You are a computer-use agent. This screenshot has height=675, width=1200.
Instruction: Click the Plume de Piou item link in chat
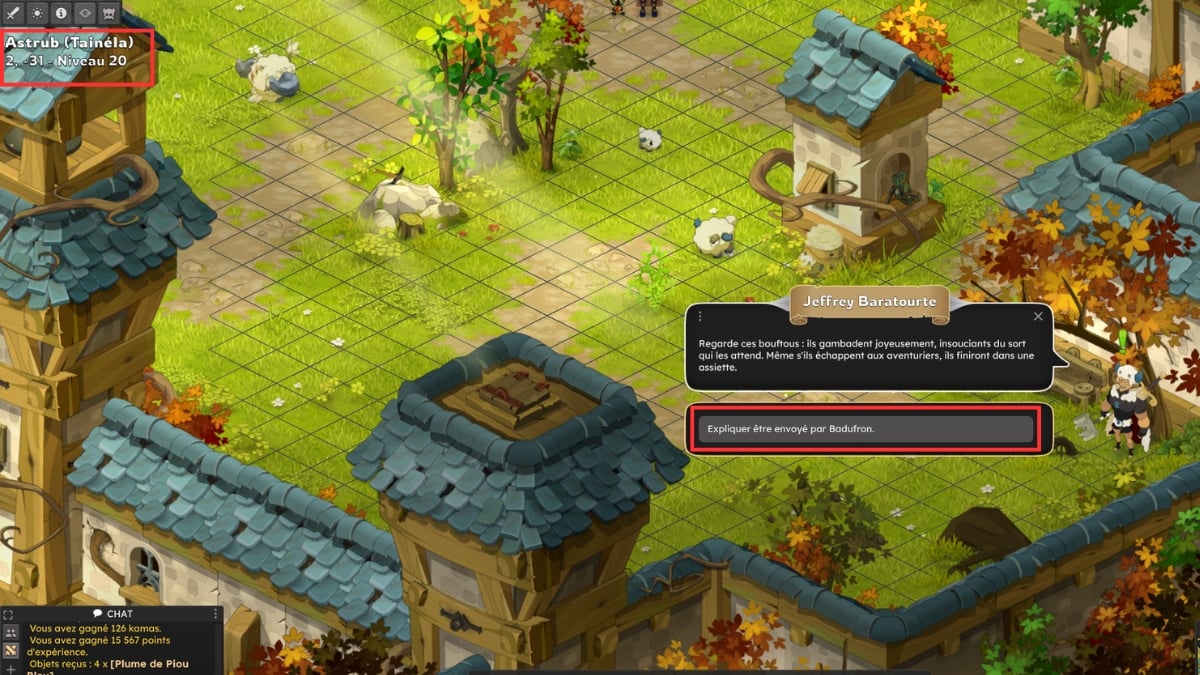(150, 665)
